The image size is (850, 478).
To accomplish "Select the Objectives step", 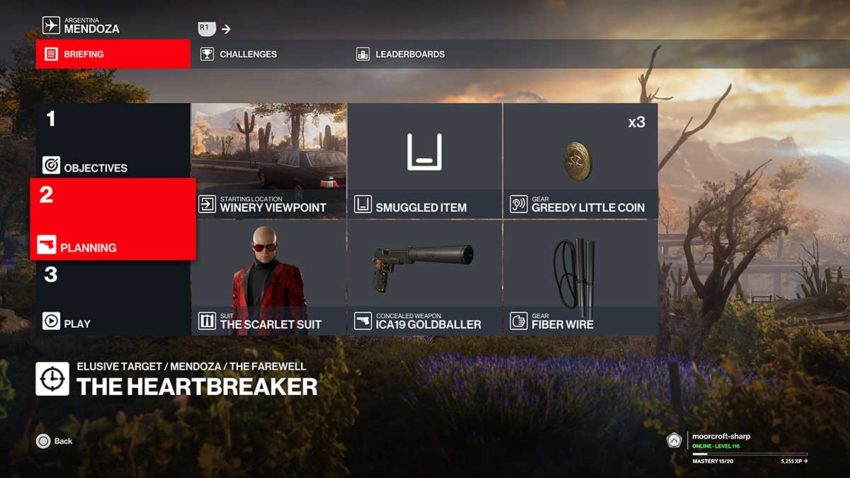I will 110,140.
